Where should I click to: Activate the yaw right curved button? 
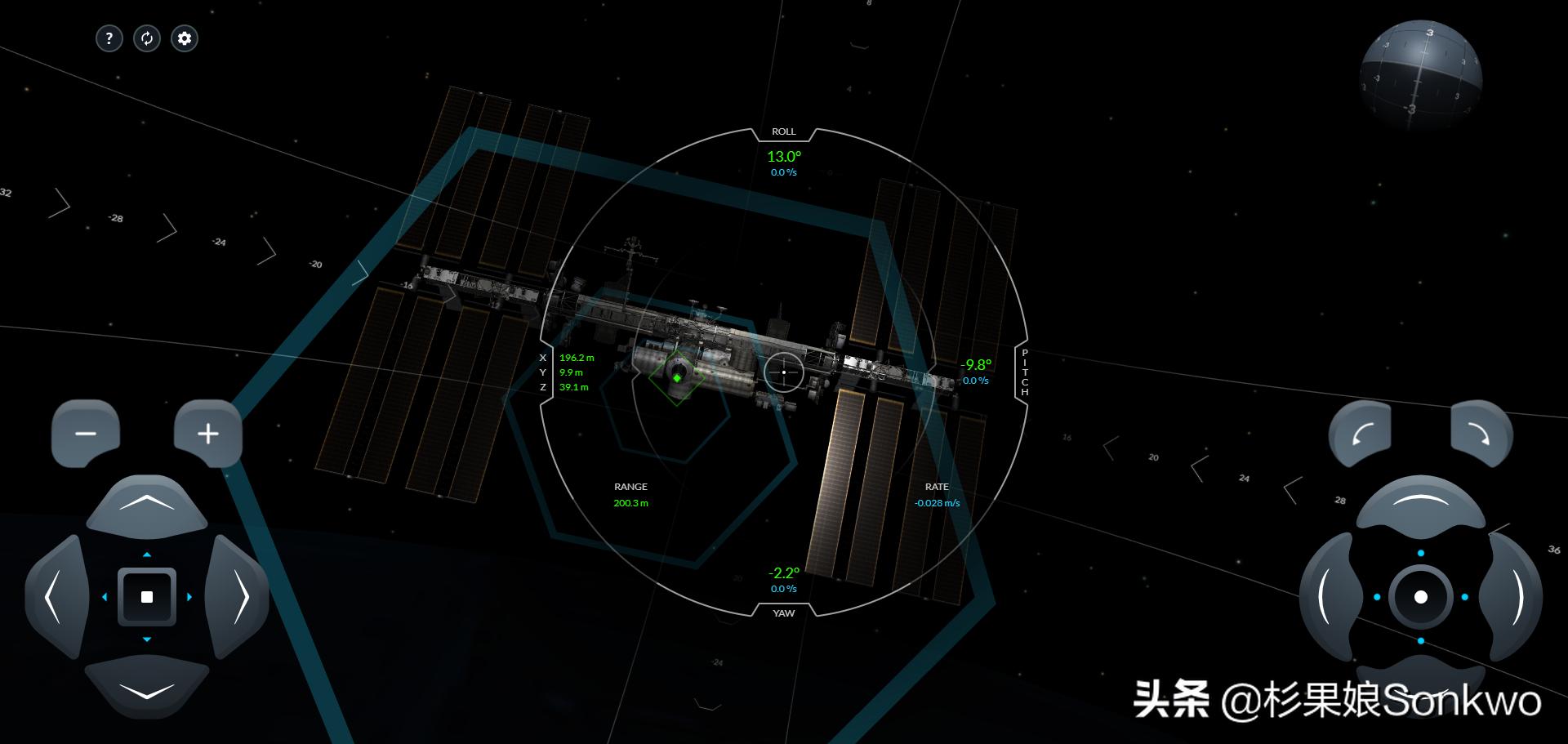[x=1512, y=597]
